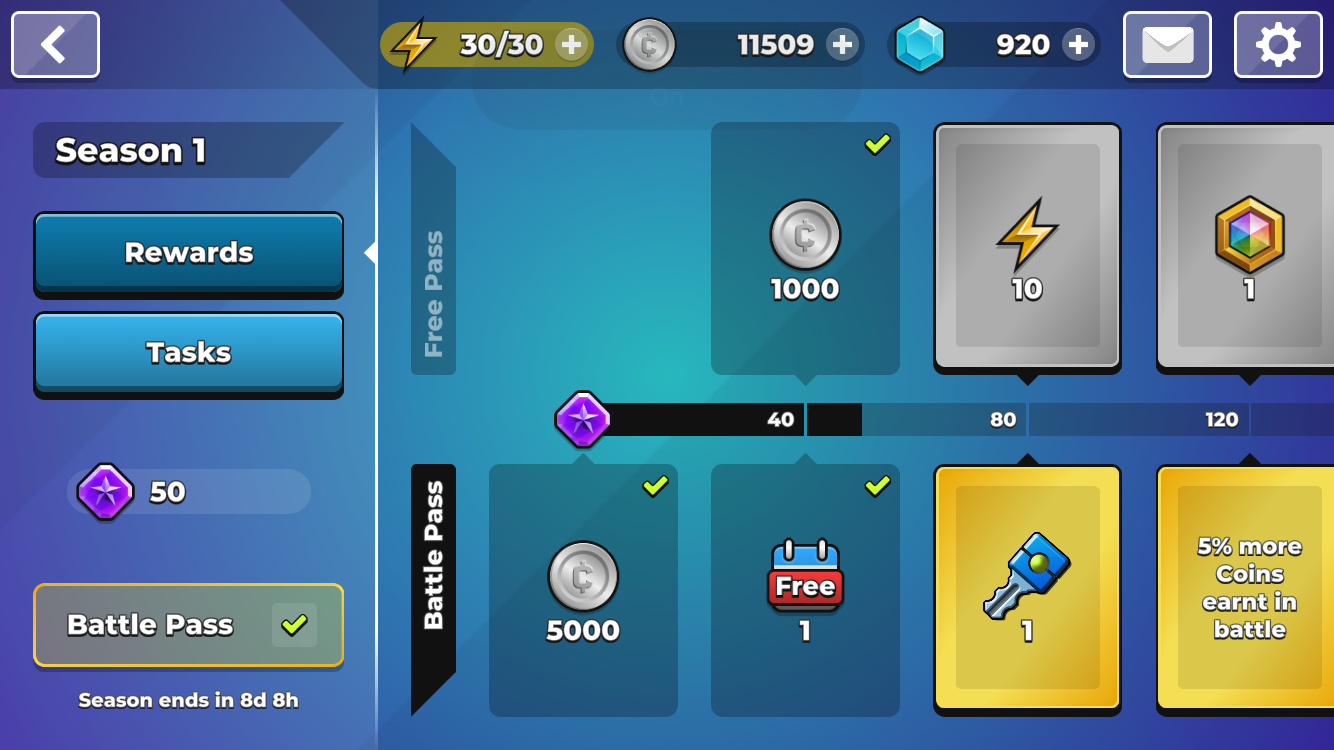Open the mail inbox icon
Screen dimensions: 1334x750
[1166, 44]
